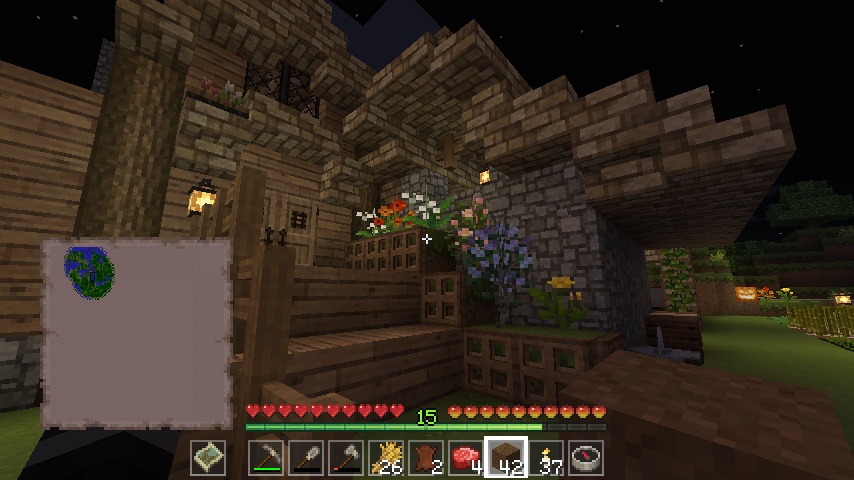
Task: Choose the shovel in the hotbar
Action: point(307,457)
